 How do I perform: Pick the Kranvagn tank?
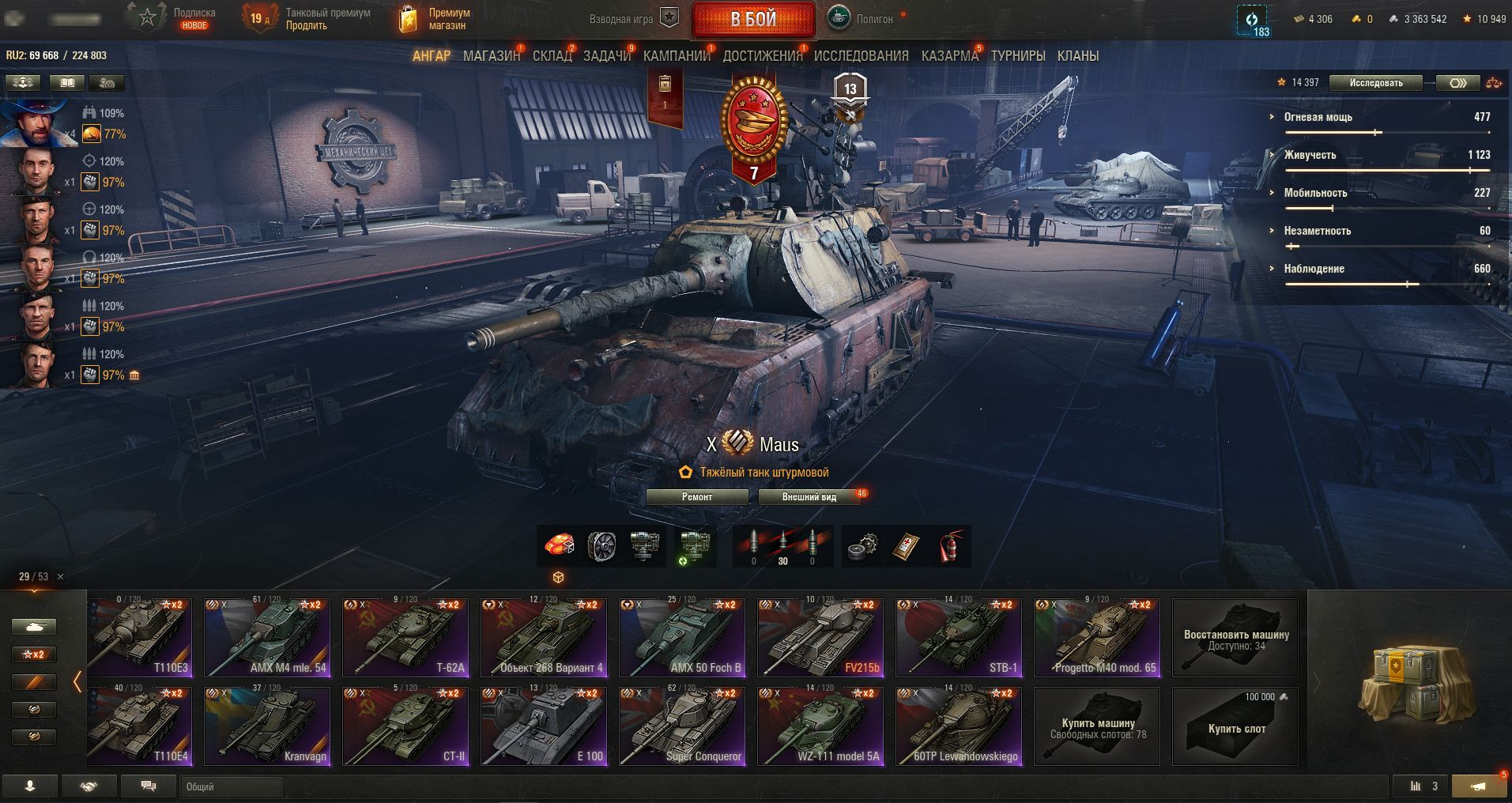[x=267, y=726]
